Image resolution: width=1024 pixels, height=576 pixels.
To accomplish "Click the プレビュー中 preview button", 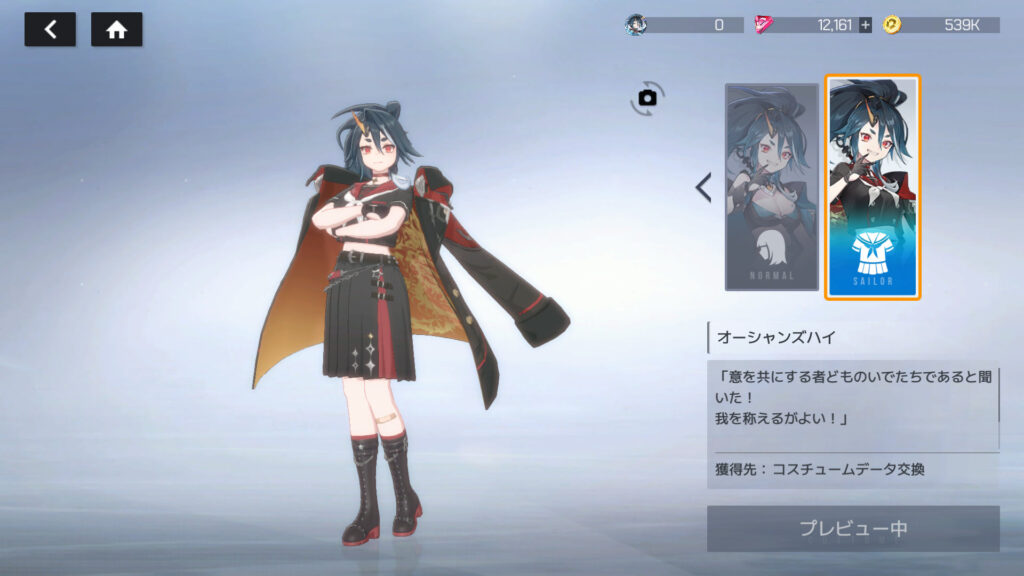I will (853, 529).
